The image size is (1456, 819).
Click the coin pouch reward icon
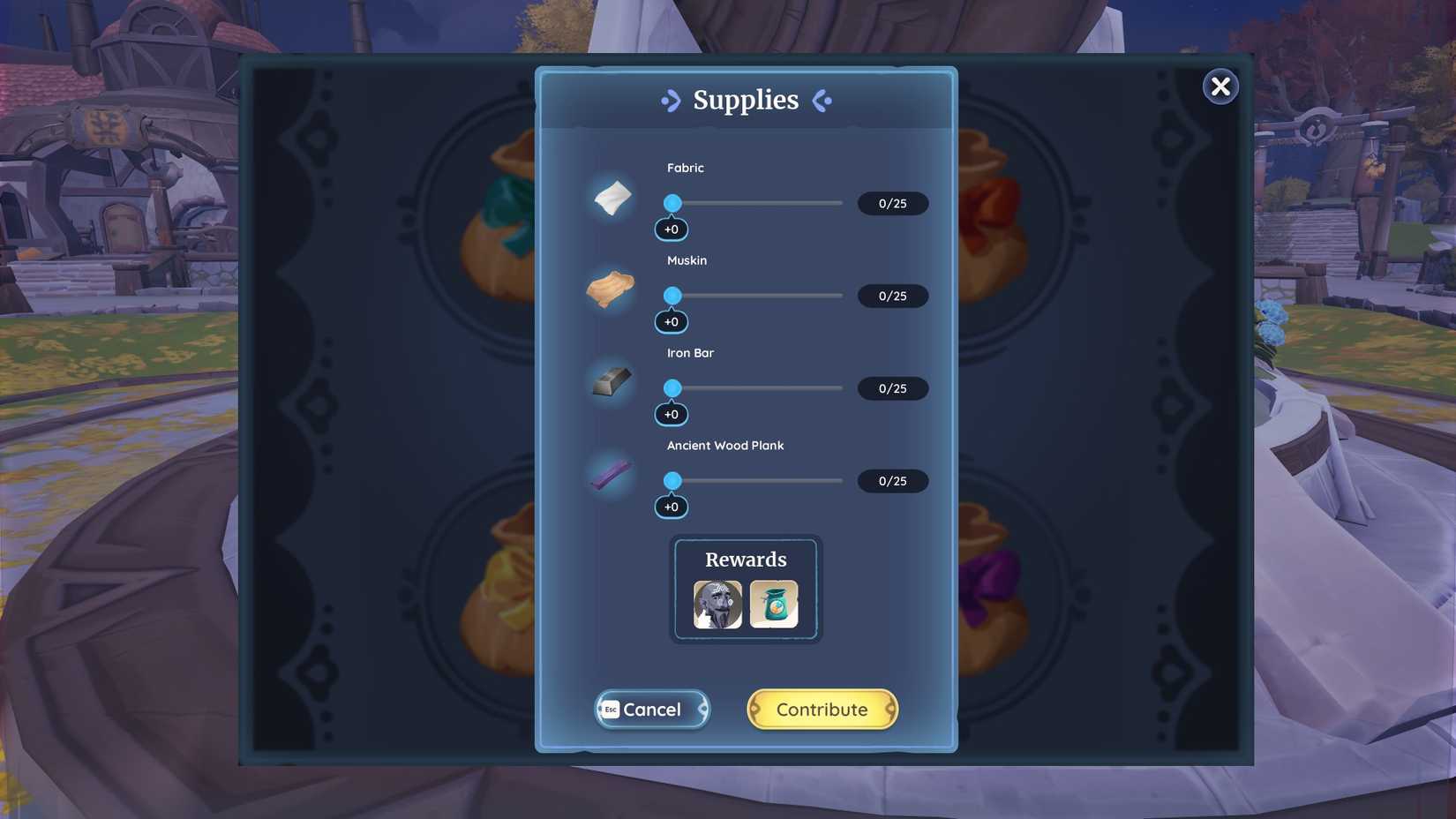click(x=775, y=604)
